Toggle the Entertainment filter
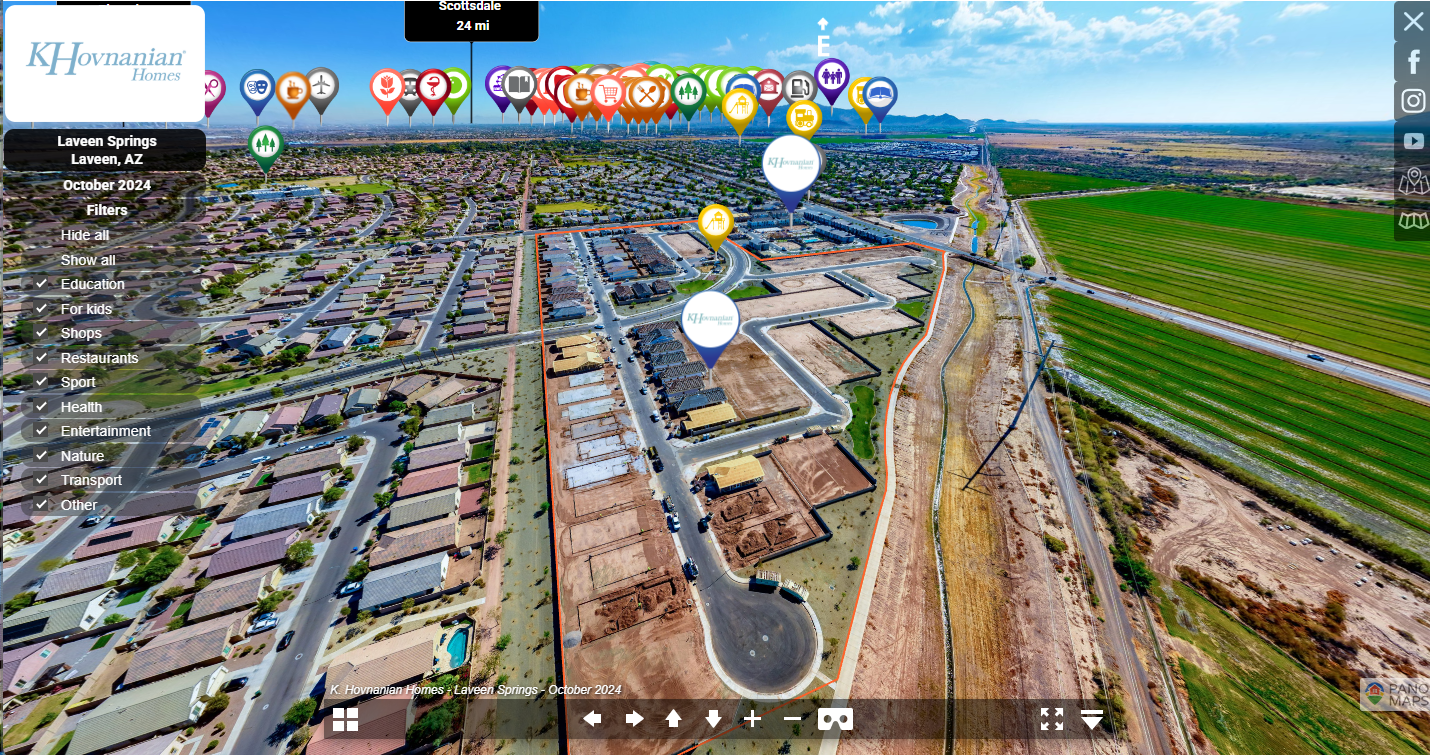The width and height of the screenshot is (1430, 755). coord(42,431)
